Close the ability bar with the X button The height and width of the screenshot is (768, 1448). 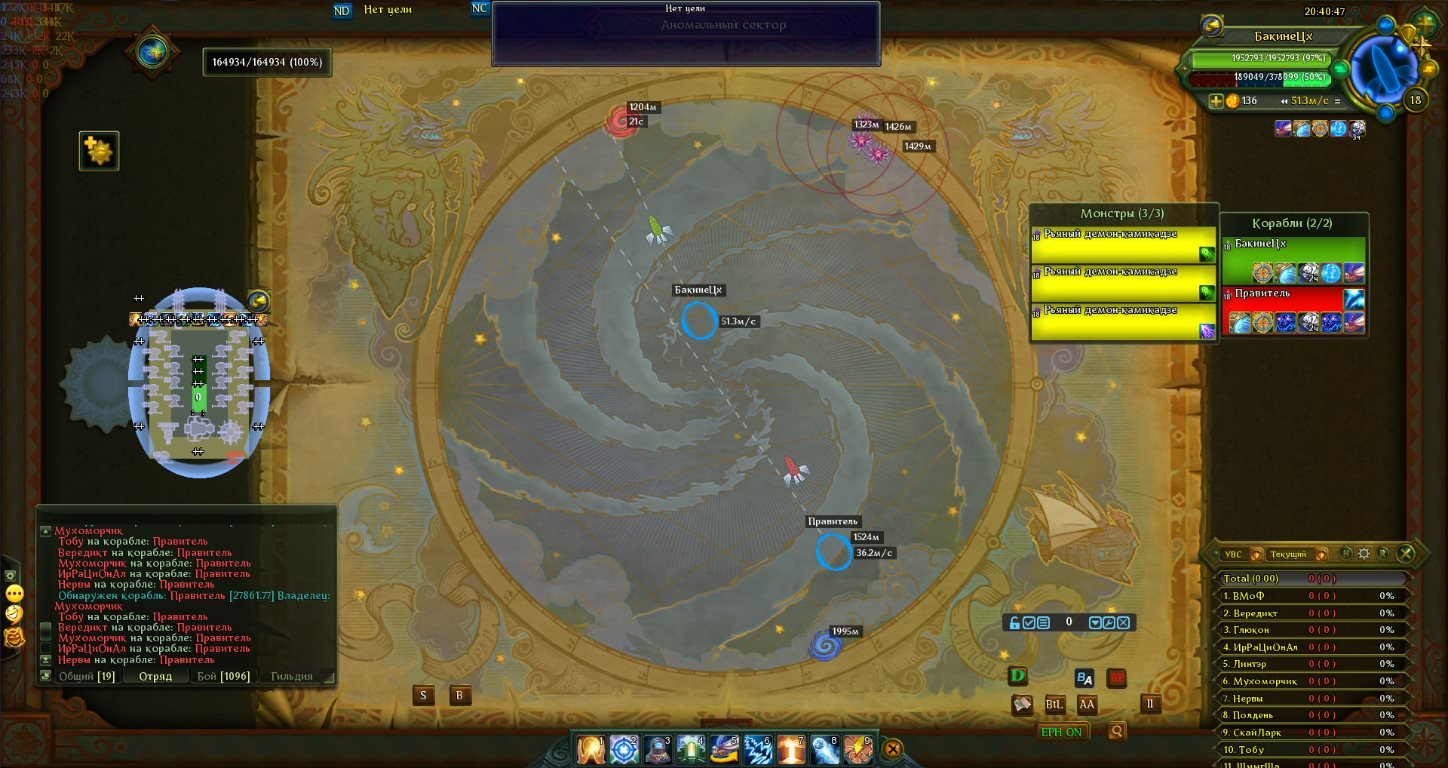pos(893,748)
